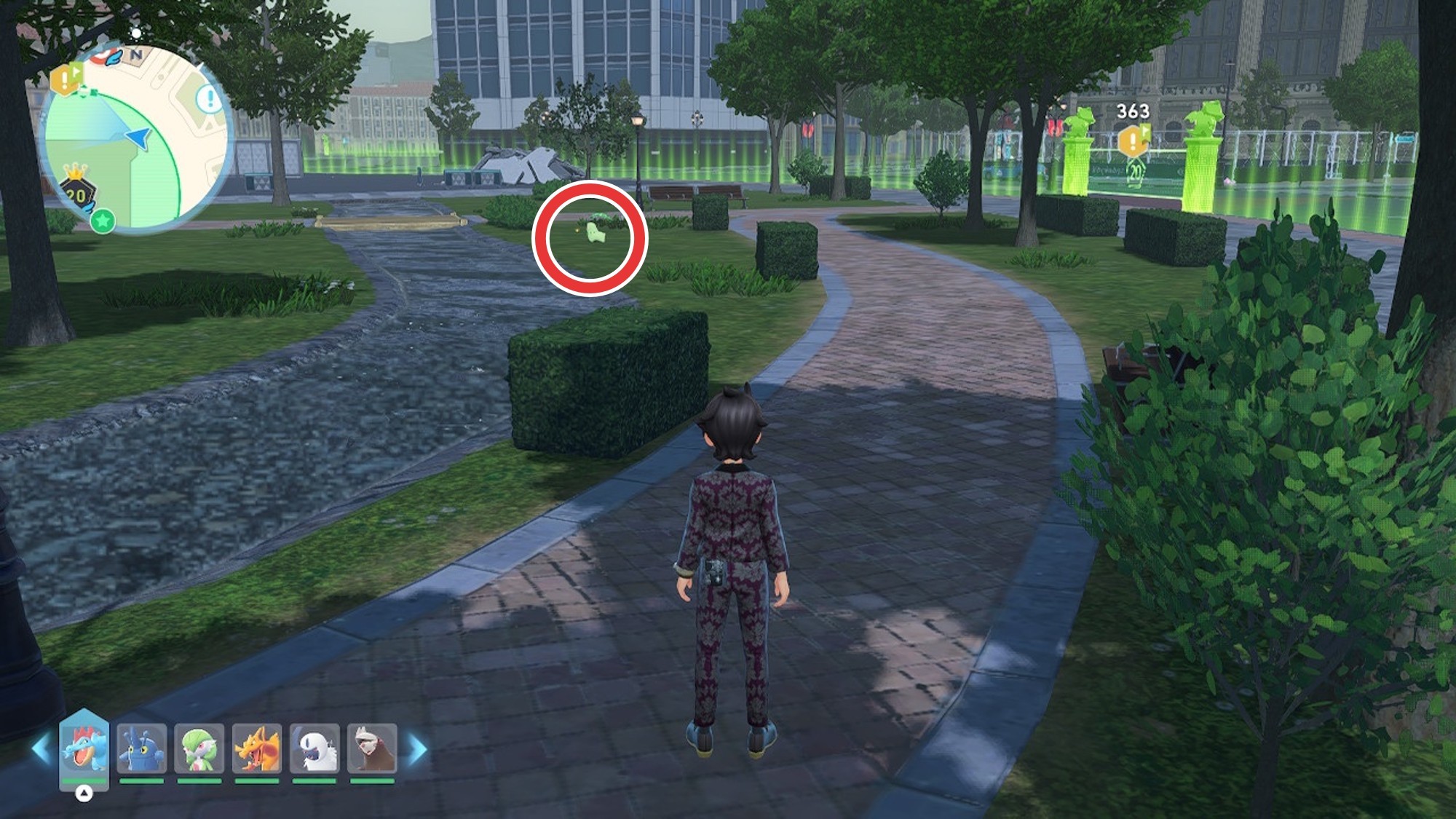Choose the Heracross party slot
1456x819 pixels.
pos(141,748)
